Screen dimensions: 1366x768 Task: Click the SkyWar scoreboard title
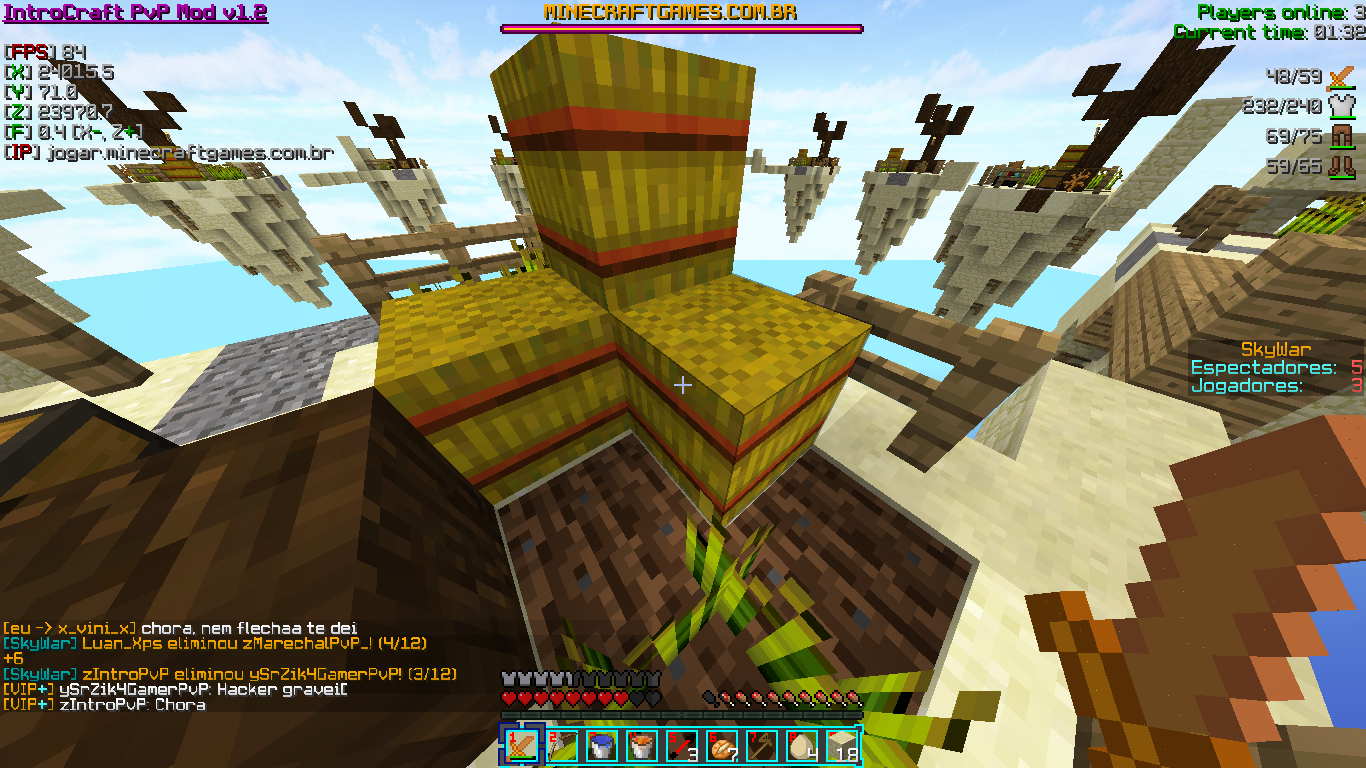[1275, 349]
